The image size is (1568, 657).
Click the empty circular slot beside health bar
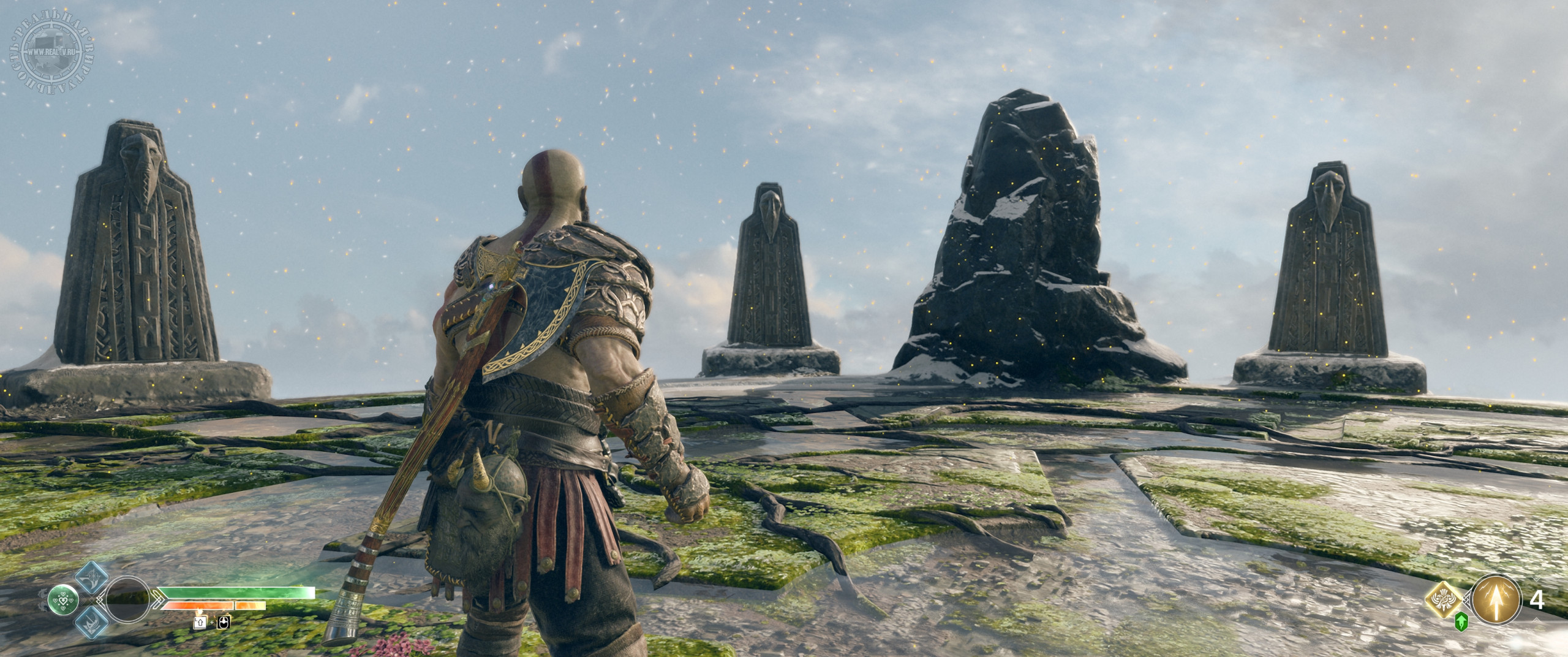tap(128, 601)
